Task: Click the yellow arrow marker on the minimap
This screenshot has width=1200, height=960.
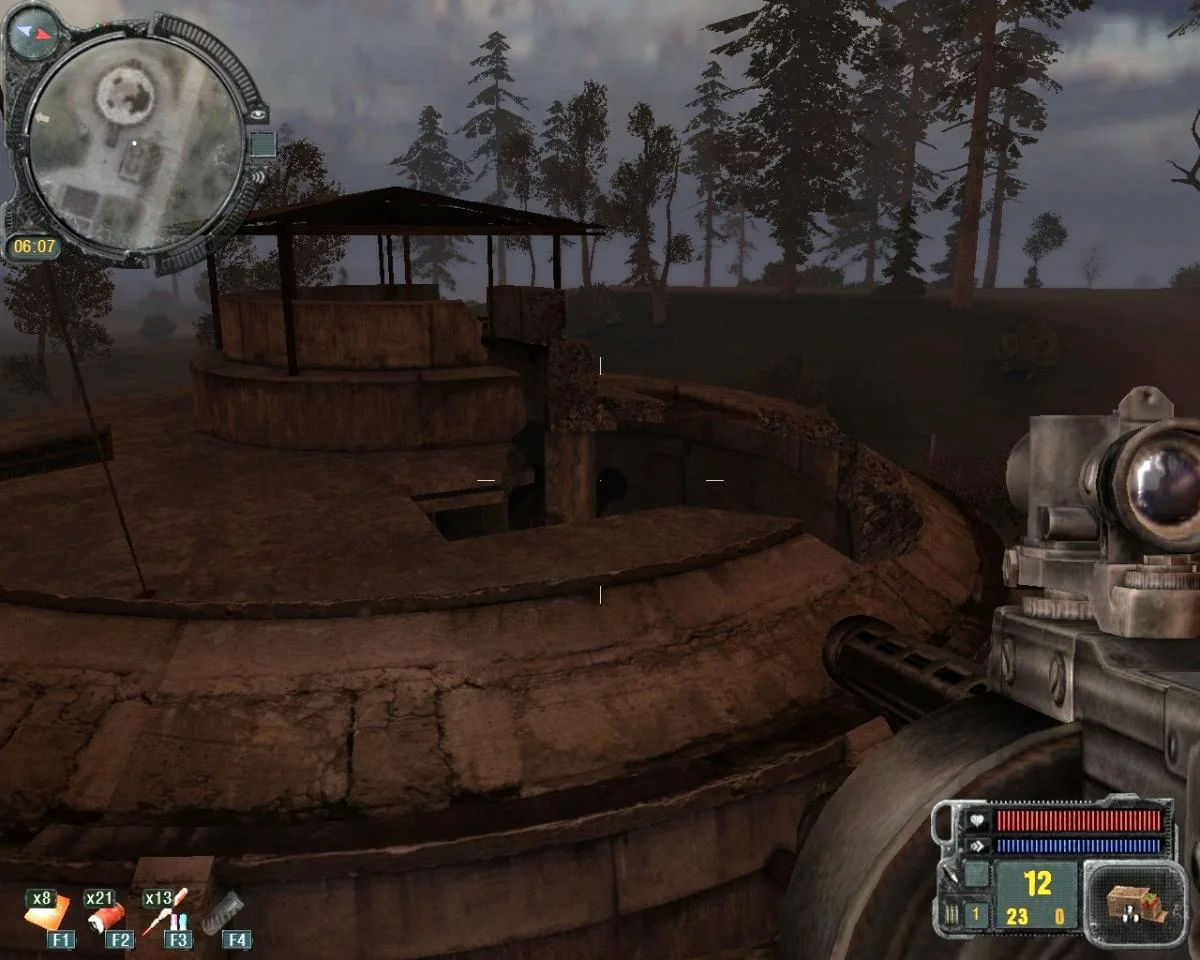Action: click(x=40, y=118)
